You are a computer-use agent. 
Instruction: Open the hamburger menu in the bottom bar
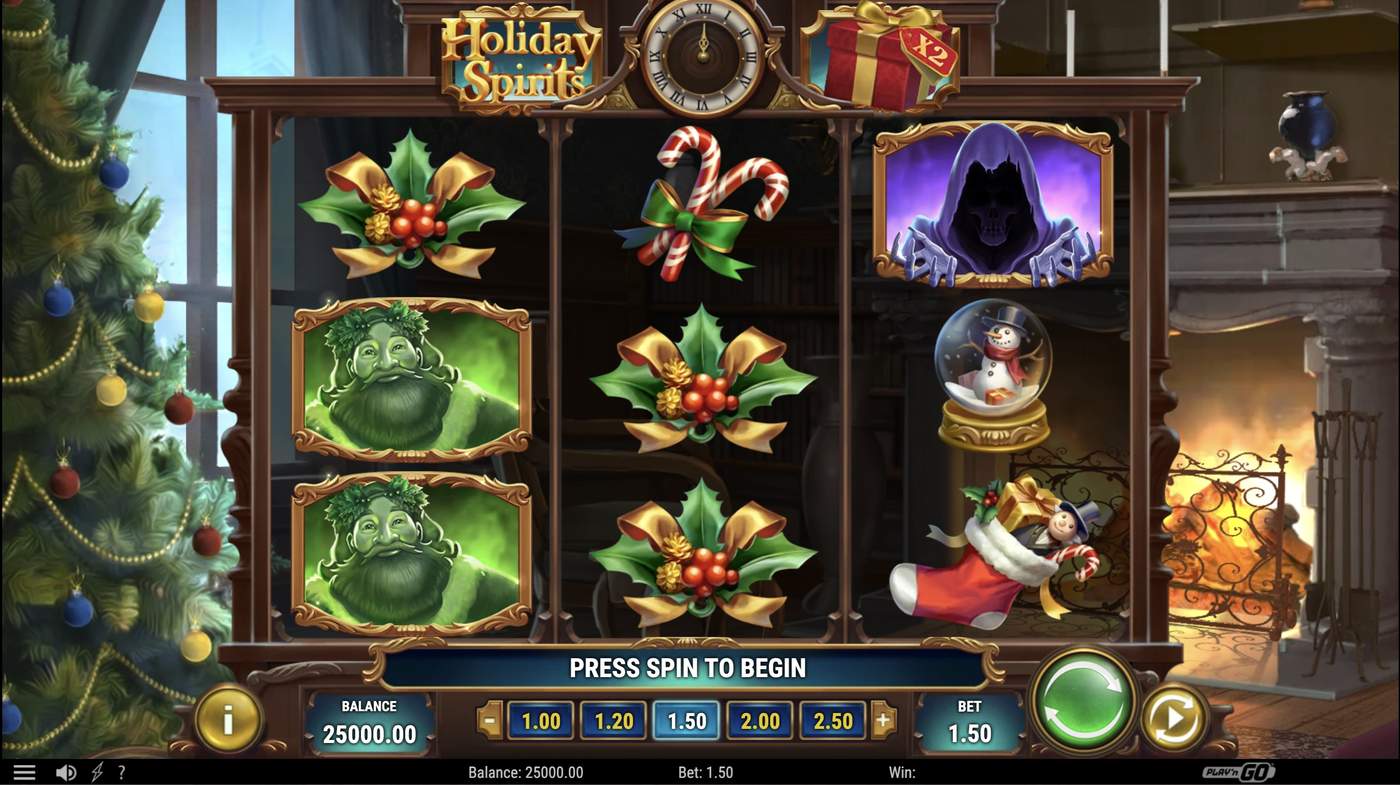[x=24, y=771]
